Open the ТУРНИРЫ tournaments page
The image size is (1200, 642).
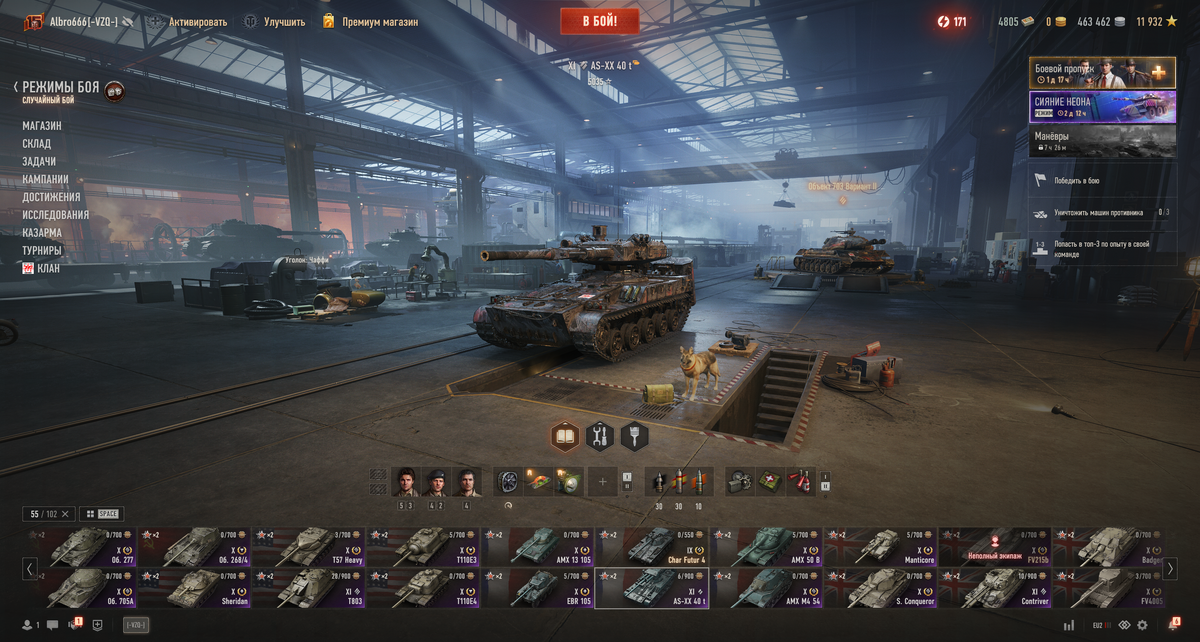42,250
